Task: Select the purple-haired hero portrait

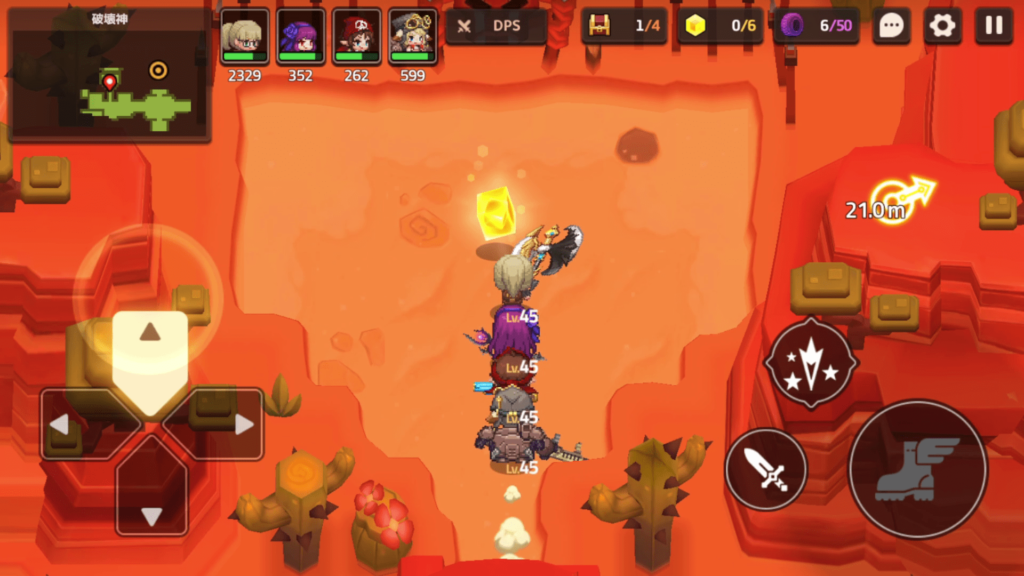Action: [301, 40]
